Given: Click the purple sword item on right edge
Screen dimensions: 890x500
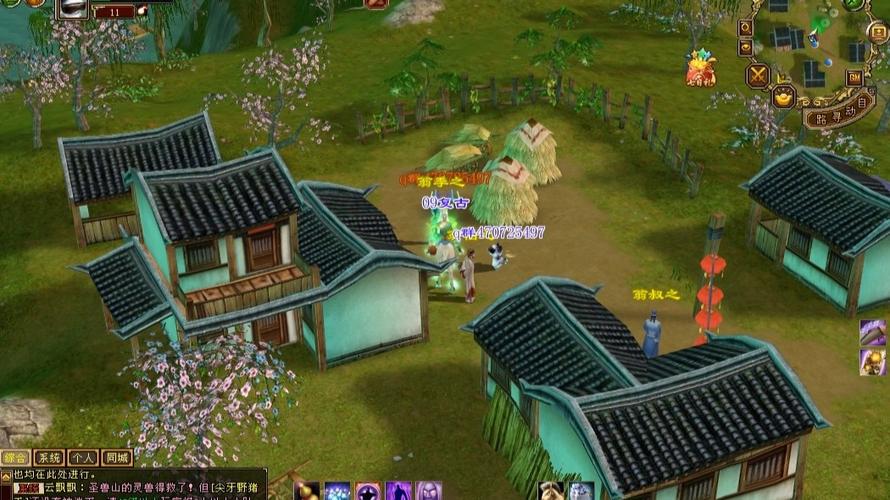Looking at the screenshot, I should (872, 332).
